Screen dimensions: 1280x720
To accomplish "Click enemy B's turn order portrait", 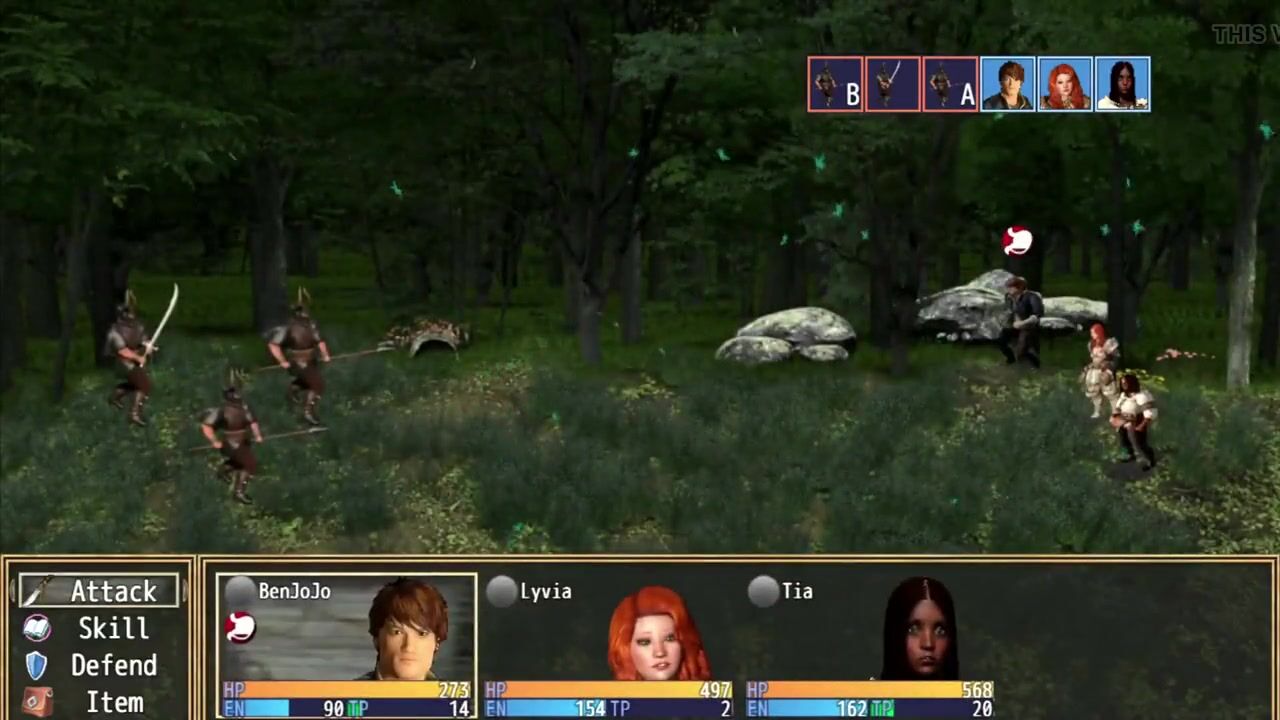I will (x=835, y=84).
